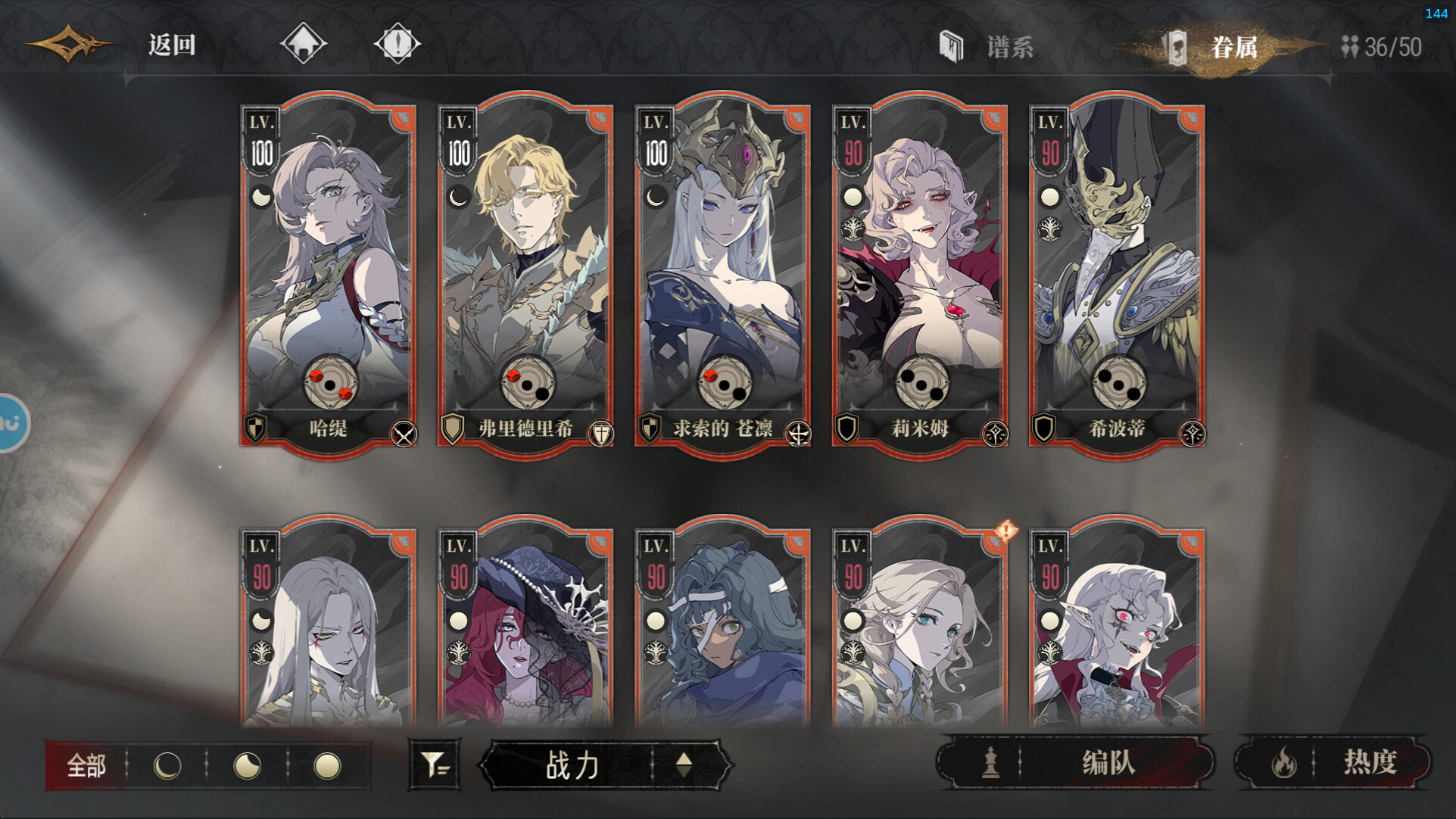Click the exclamation info icon in the top bar

(397, 43)
